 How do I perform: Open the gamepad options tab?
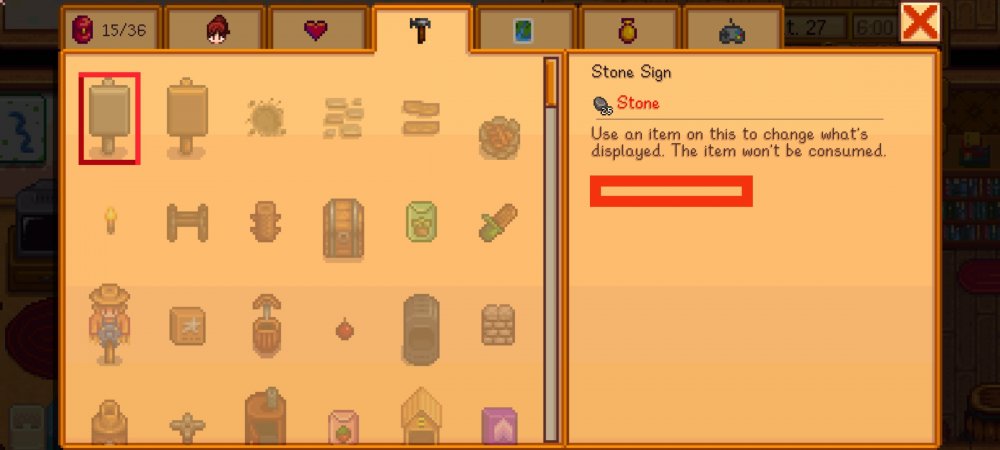[x=732, y=31]
